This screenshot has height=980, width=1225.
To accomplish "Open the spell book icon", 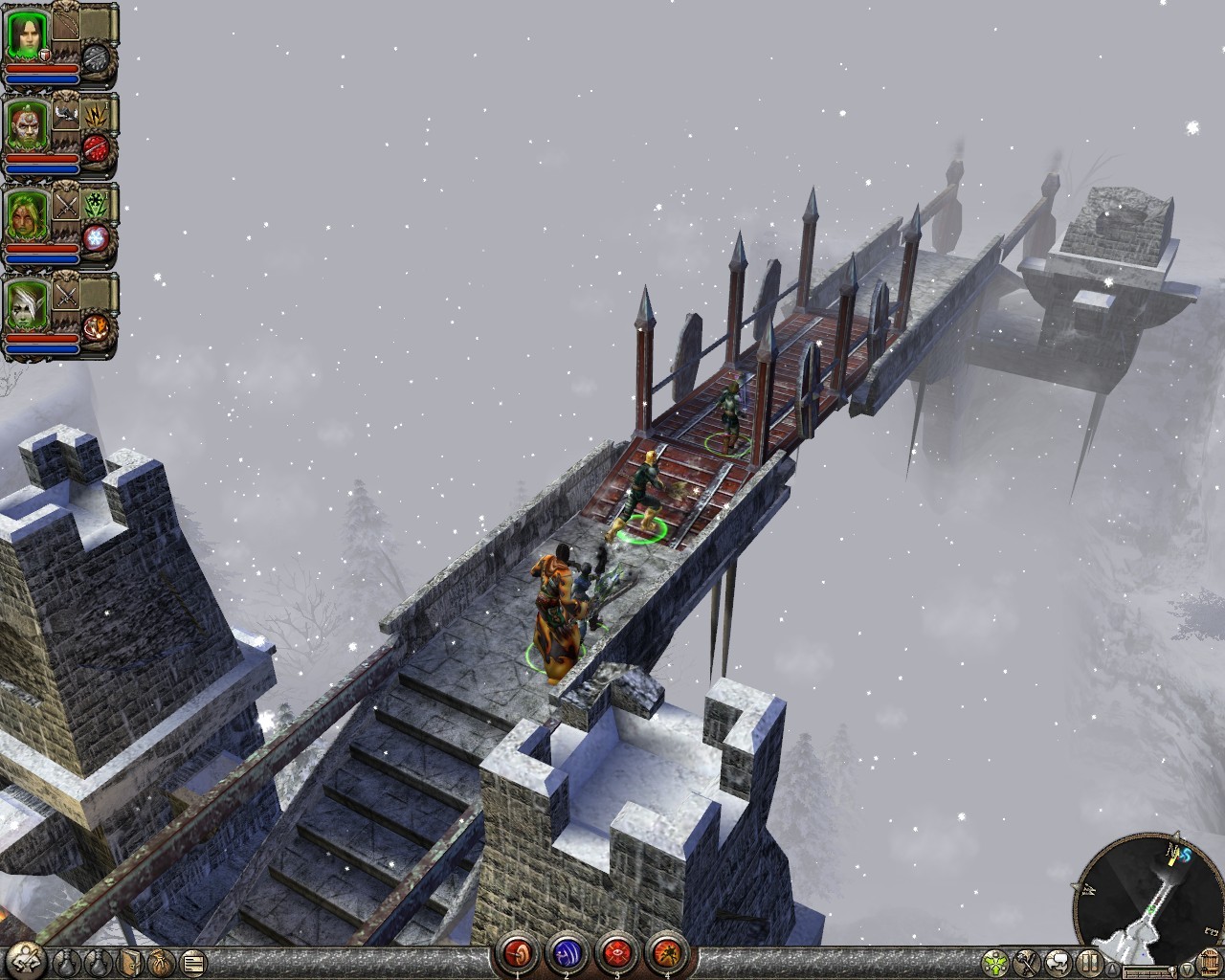I will [130, 960].
